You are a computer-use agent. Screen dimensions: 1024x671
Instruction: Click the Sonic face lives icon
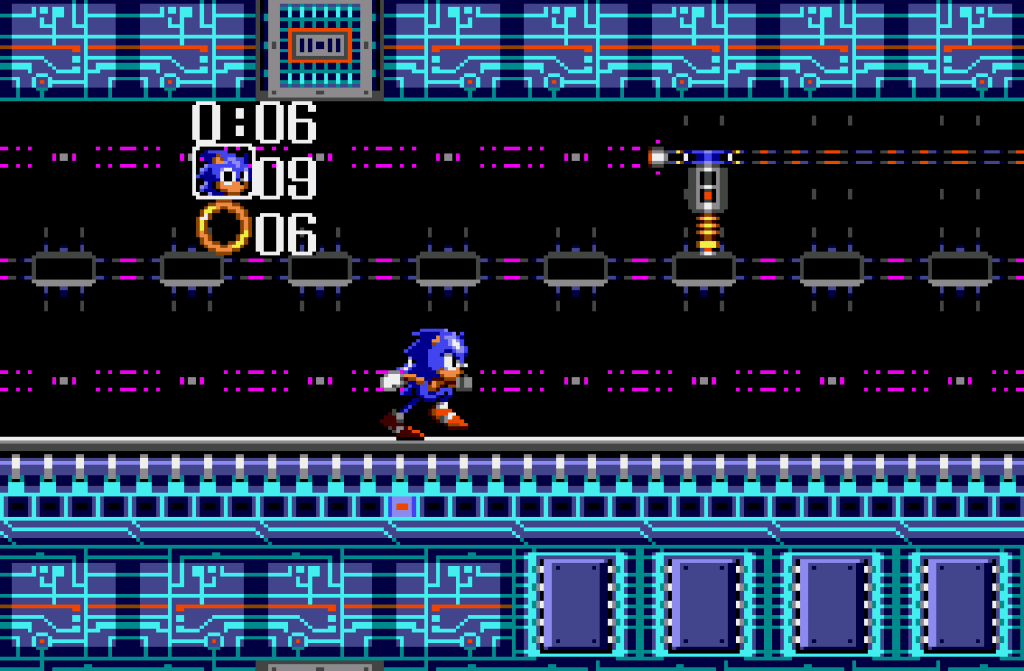coord(222,173)
